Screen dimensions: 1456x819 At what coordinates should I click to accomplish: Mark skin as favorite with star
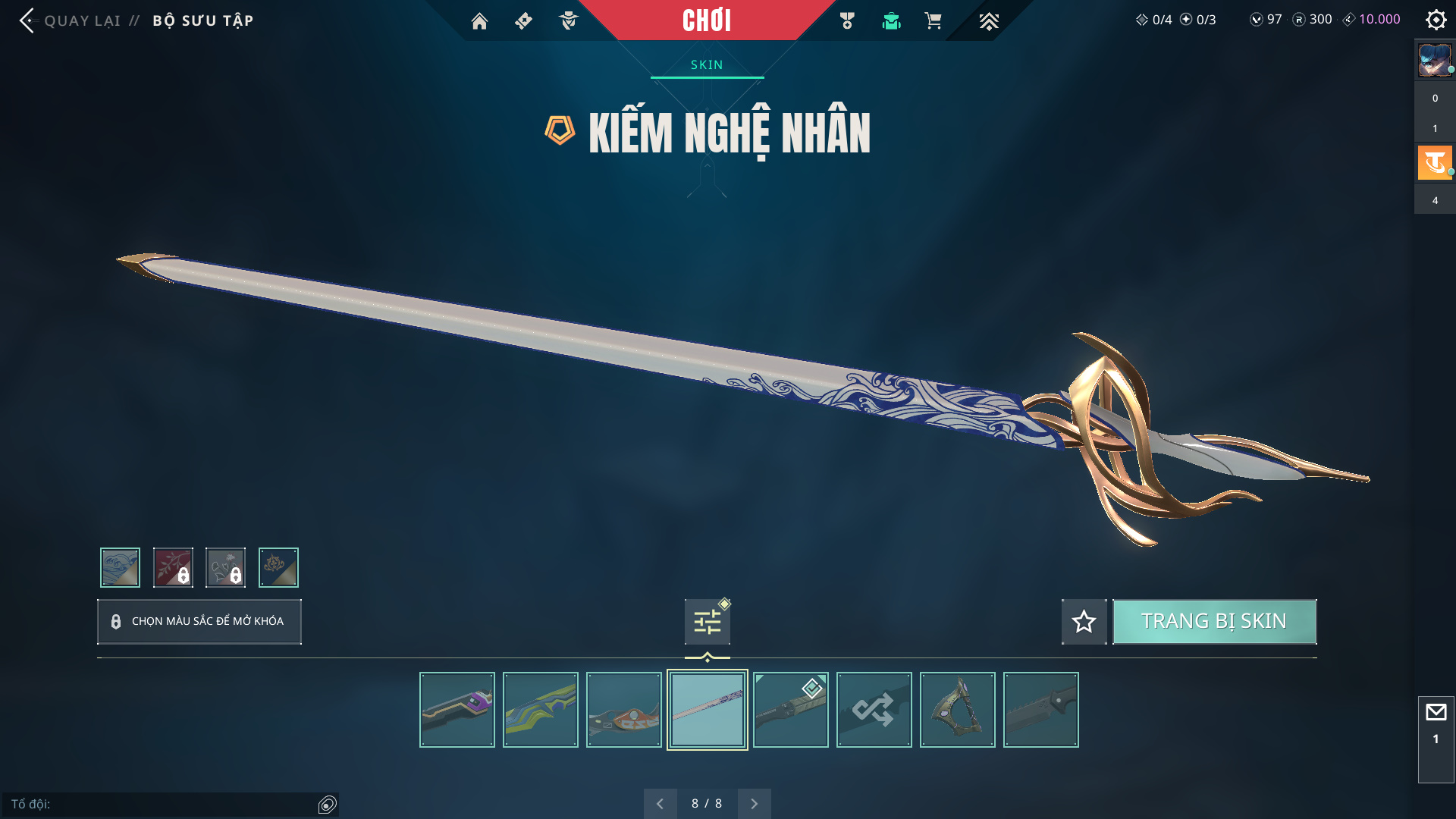point(1084,622)
